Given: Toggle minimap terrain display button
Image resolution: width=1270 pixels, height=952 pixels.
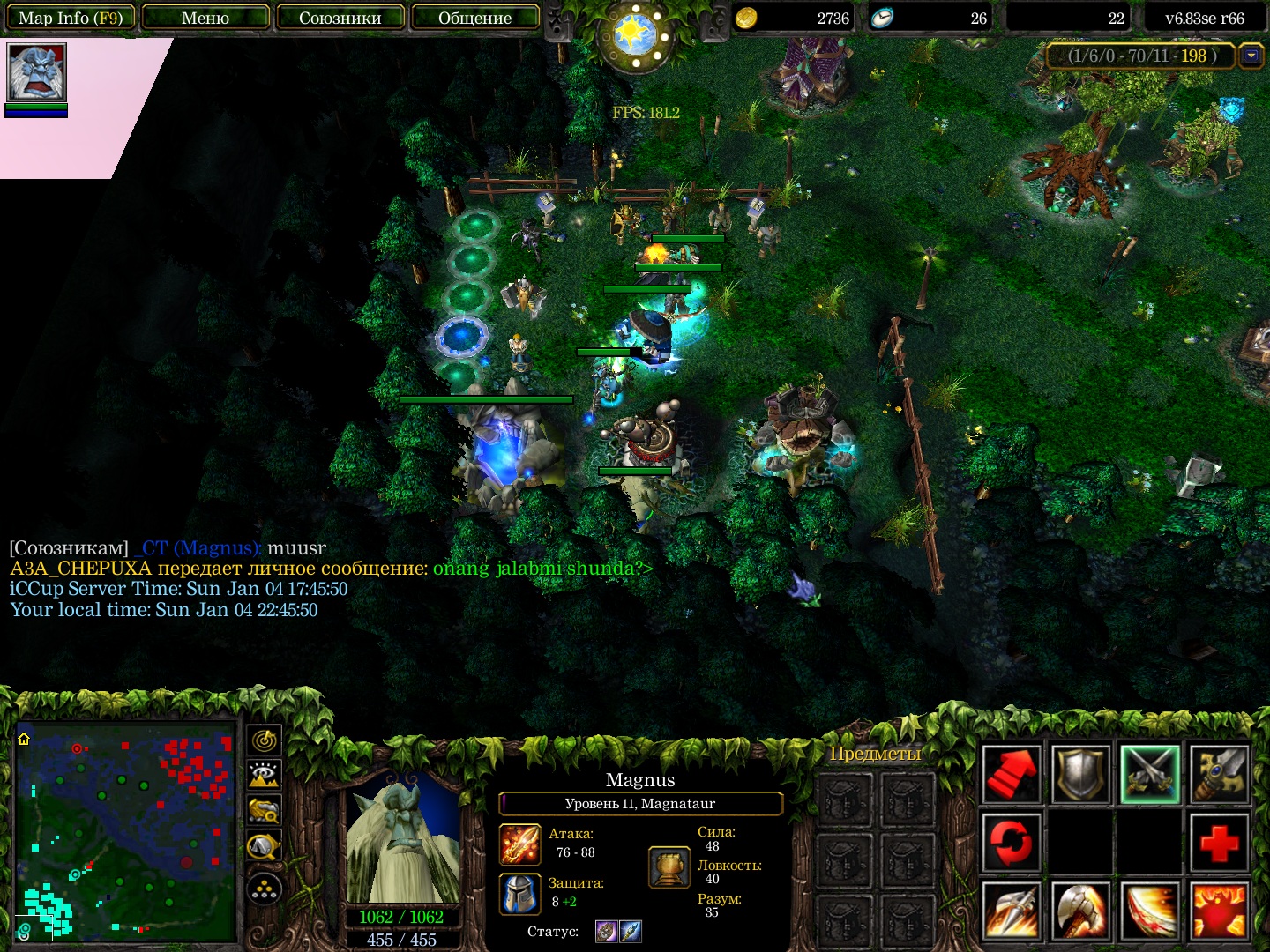Looking at the screenshot, I should (265, 776).
